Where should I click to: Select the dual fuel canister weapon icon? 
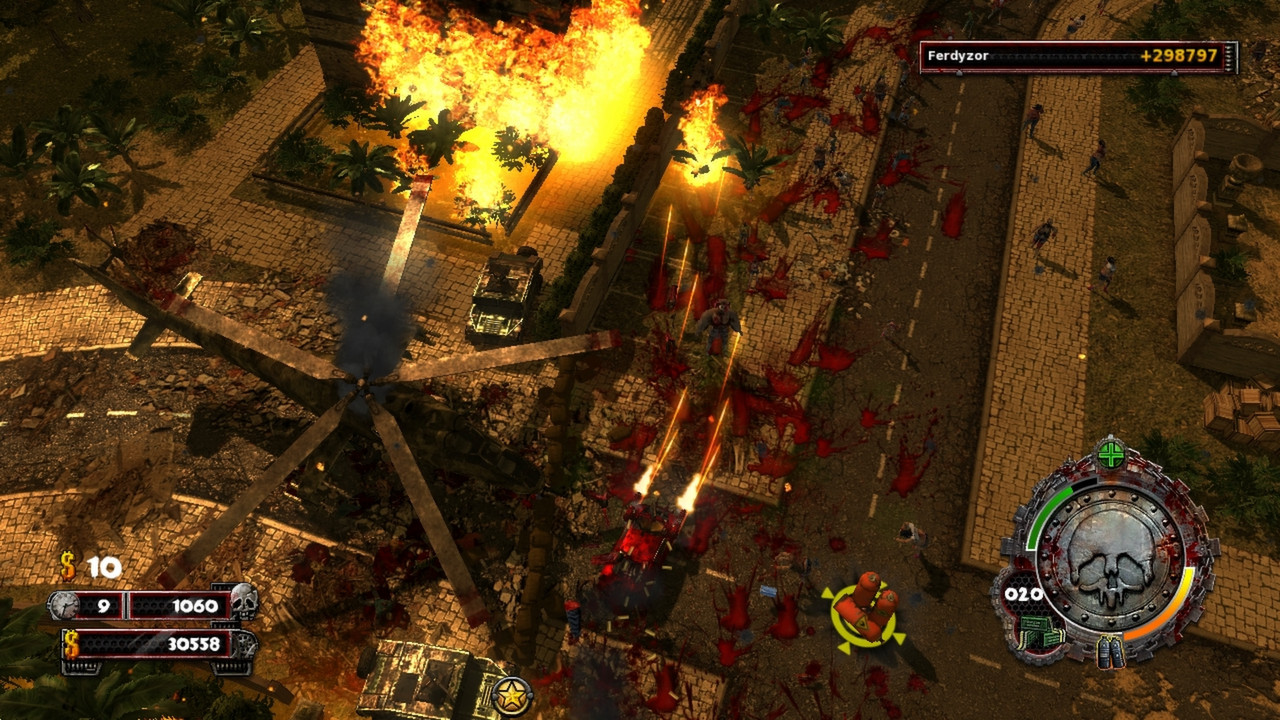[1112, 650]
